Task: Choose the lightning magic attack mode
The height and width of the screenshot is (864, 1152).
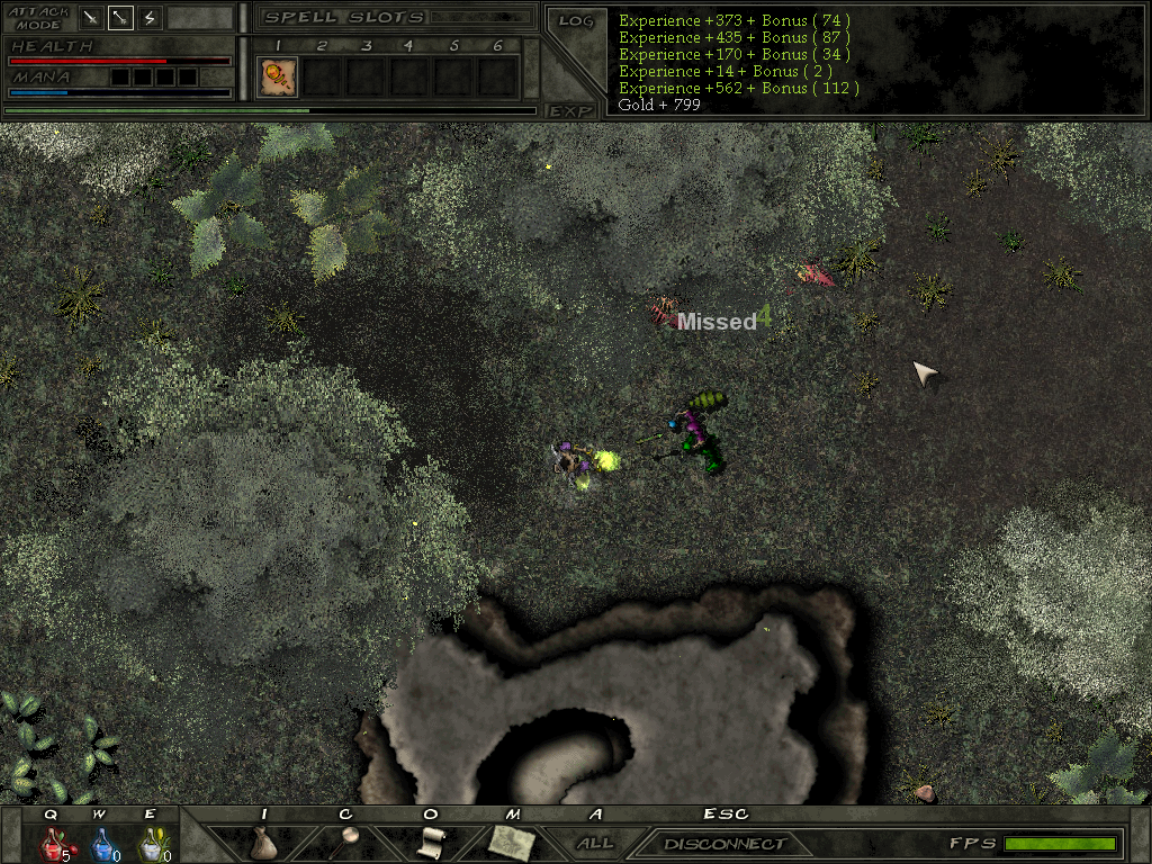Action: pyautogui.click(x=150, y=17)
